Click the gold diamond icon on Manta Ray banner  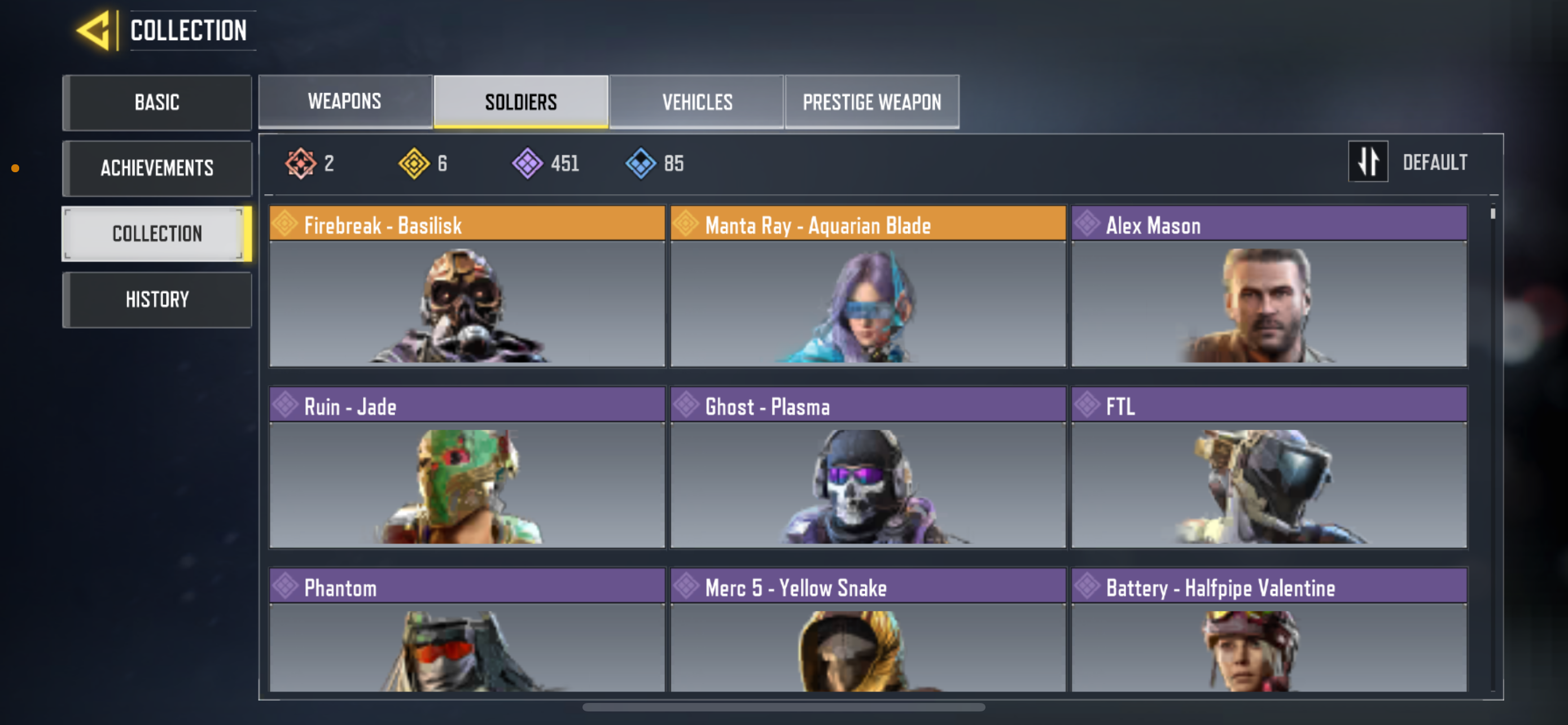686,224
